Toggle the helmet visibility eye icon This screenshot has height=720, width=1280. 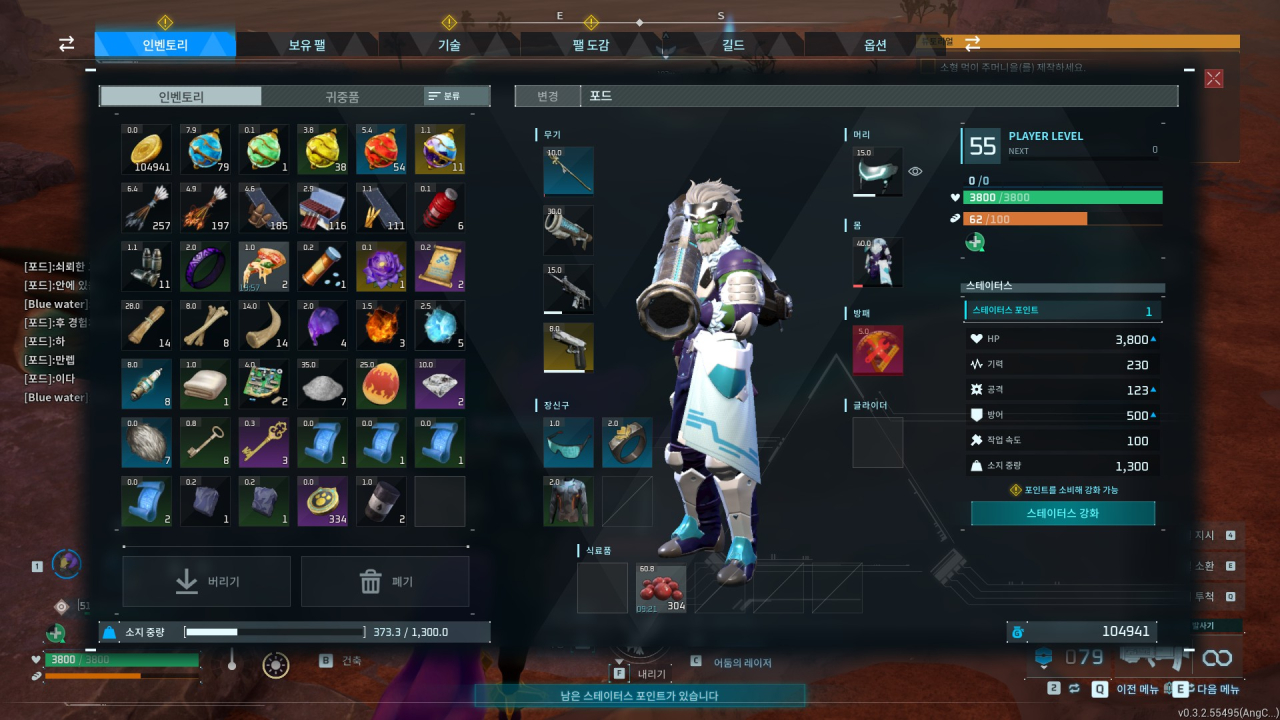[x=915, y=172]
